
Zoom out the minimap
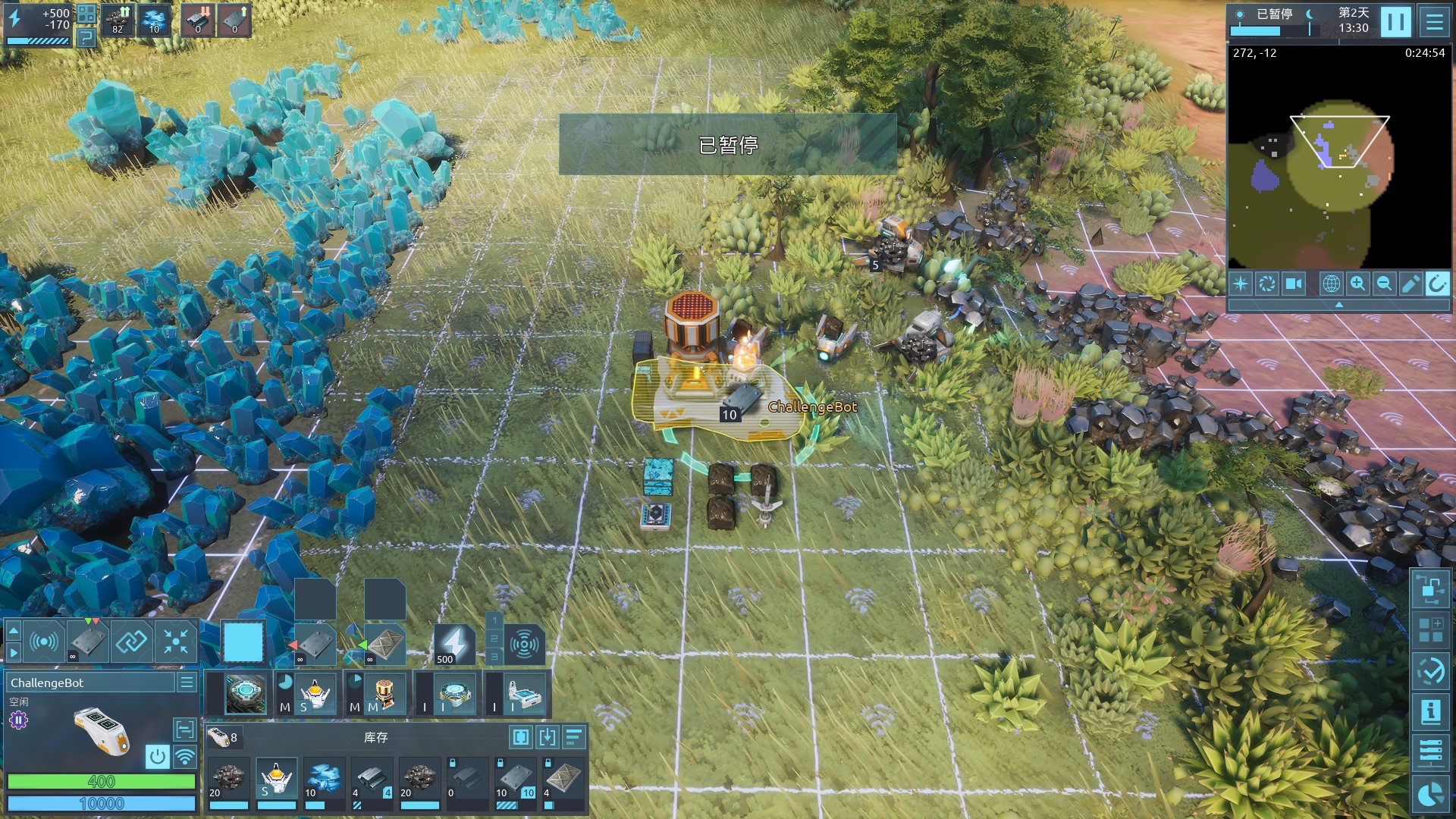pyautogui.click(x=1384, y=284)
